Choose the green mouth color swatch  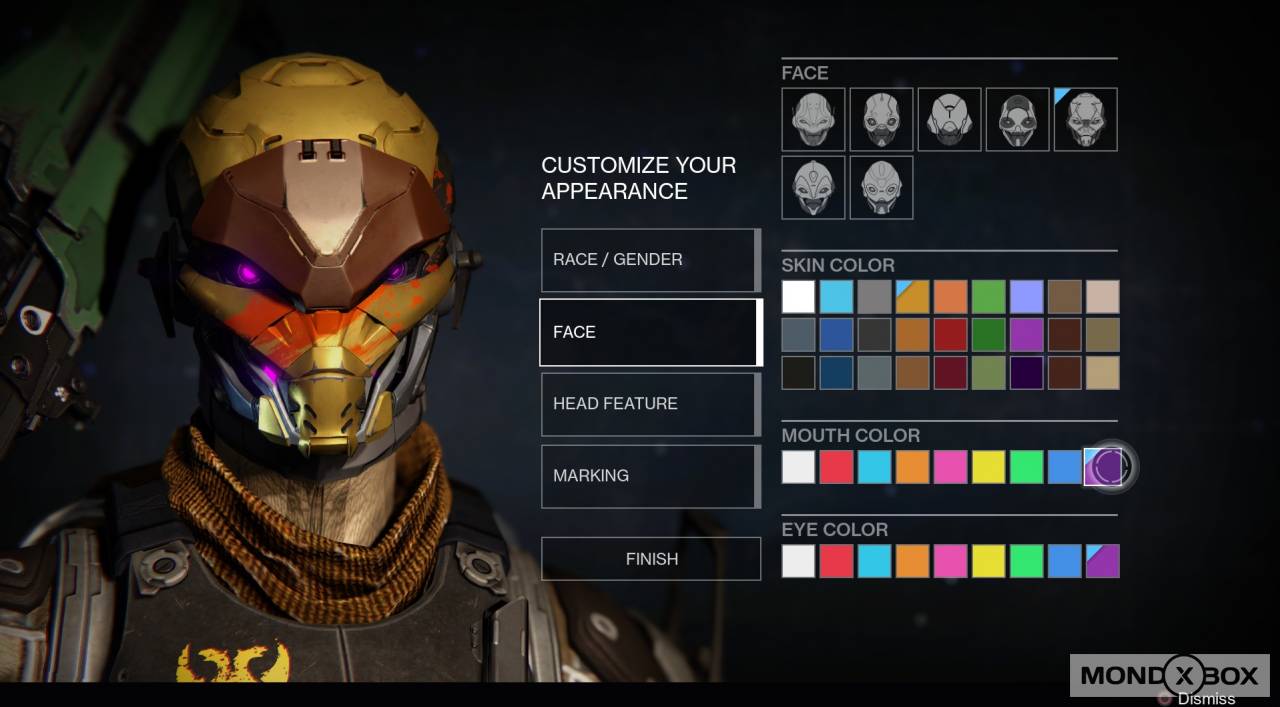(1026, 467)
